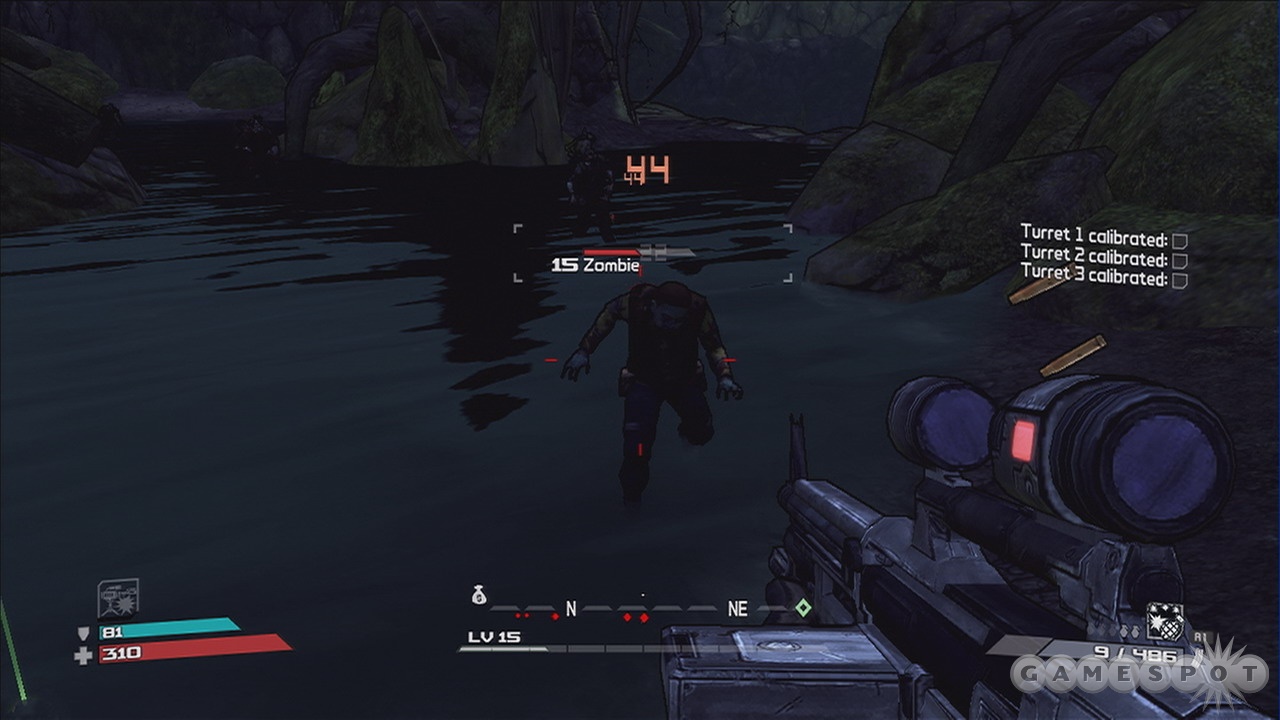Activate the action skill icon above the shield

tap(117, 599)
